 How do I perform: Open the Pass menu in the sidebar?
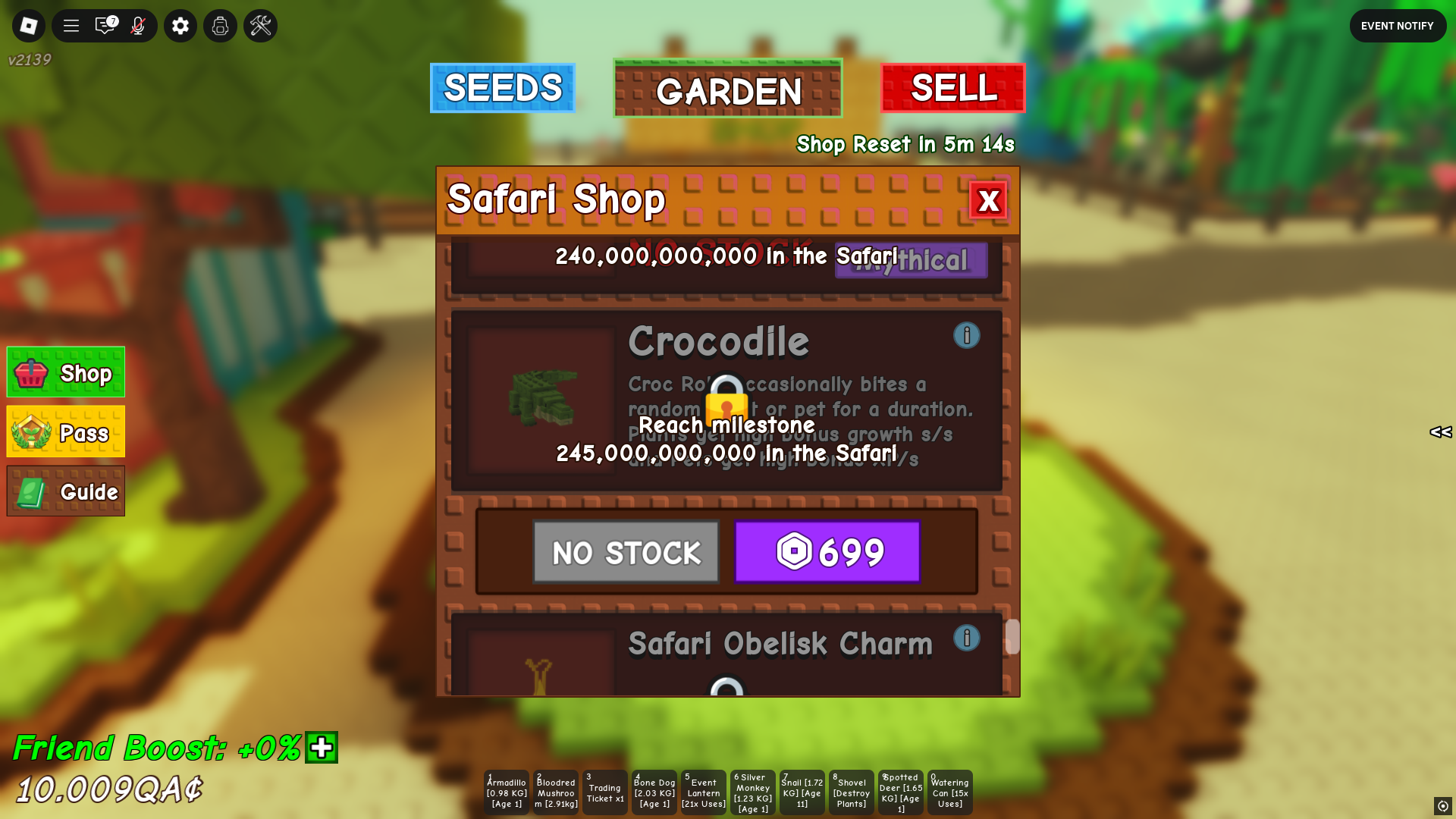click(65, 432)
